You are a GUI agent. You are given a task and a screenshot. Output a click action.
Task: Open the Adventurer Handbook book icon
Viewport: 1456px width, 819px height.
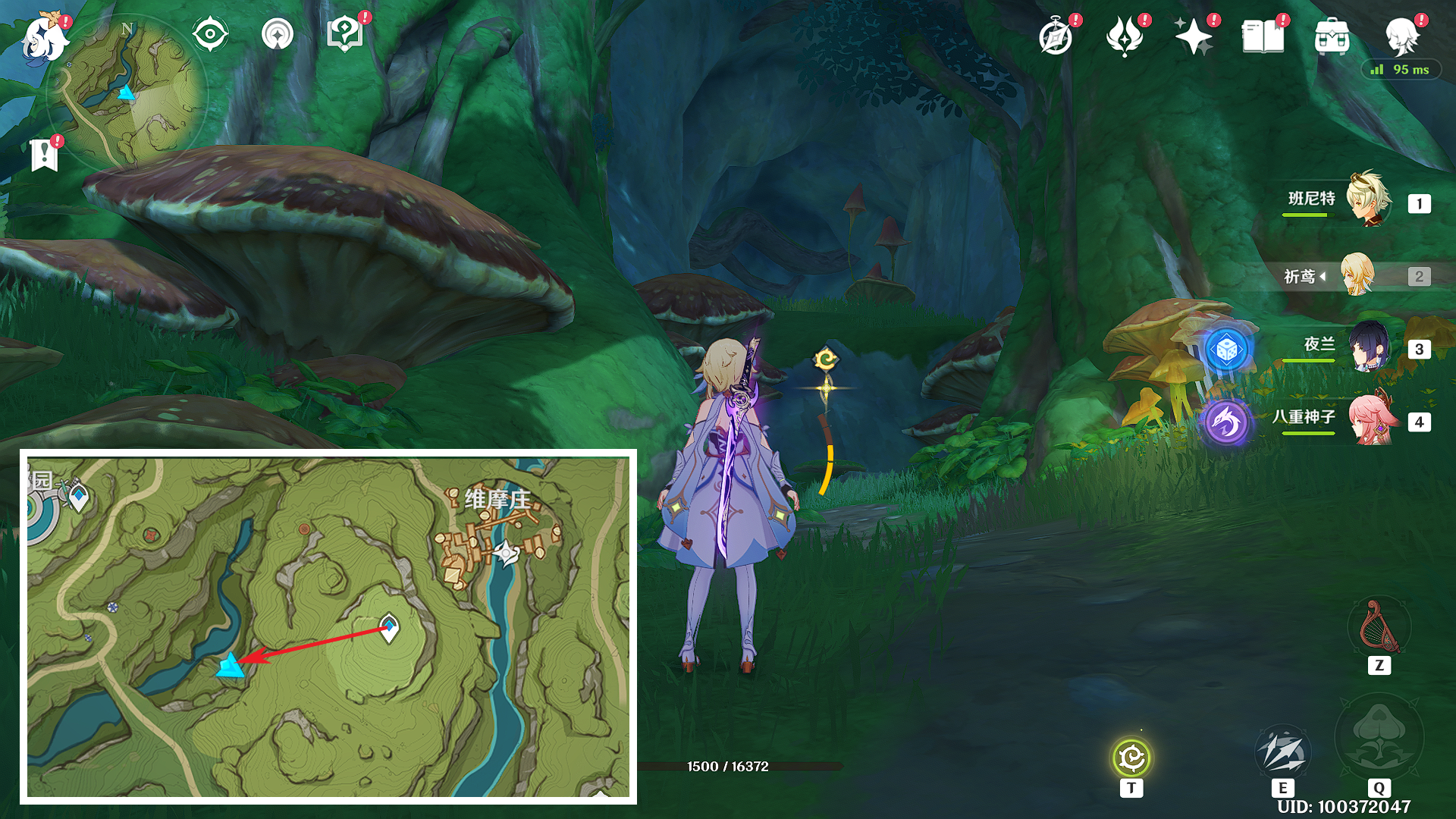1263,37
